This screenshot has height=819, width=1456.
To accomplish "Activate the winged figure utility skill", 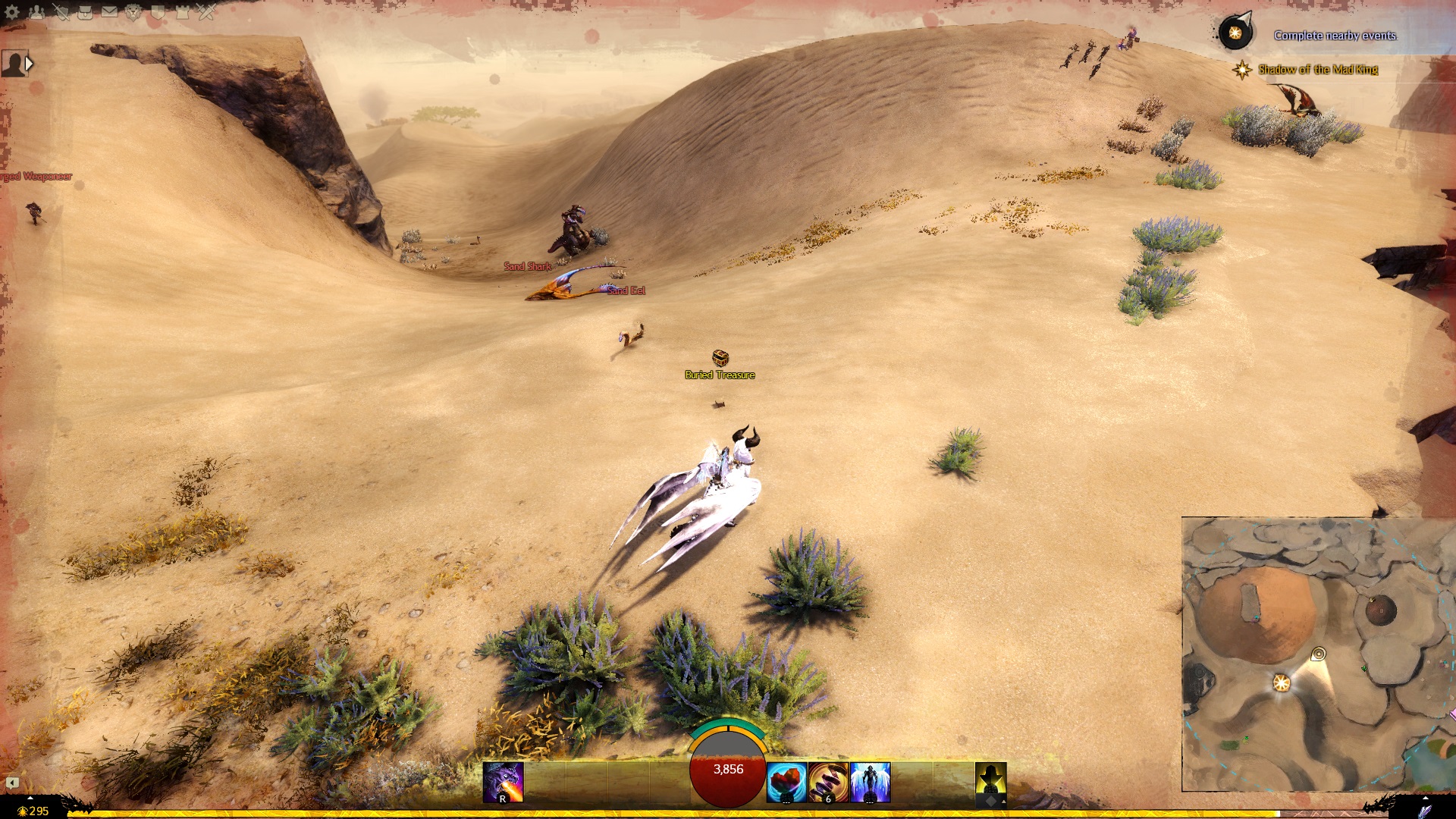I will [x=870, y=783].
